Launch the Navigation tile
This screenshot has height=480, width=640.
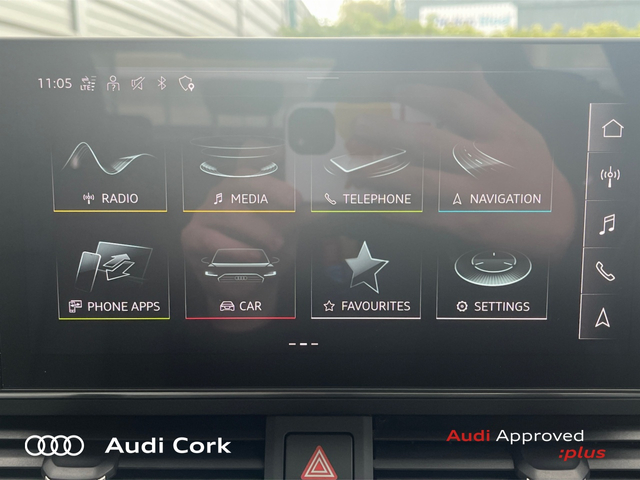click(495, 175)
